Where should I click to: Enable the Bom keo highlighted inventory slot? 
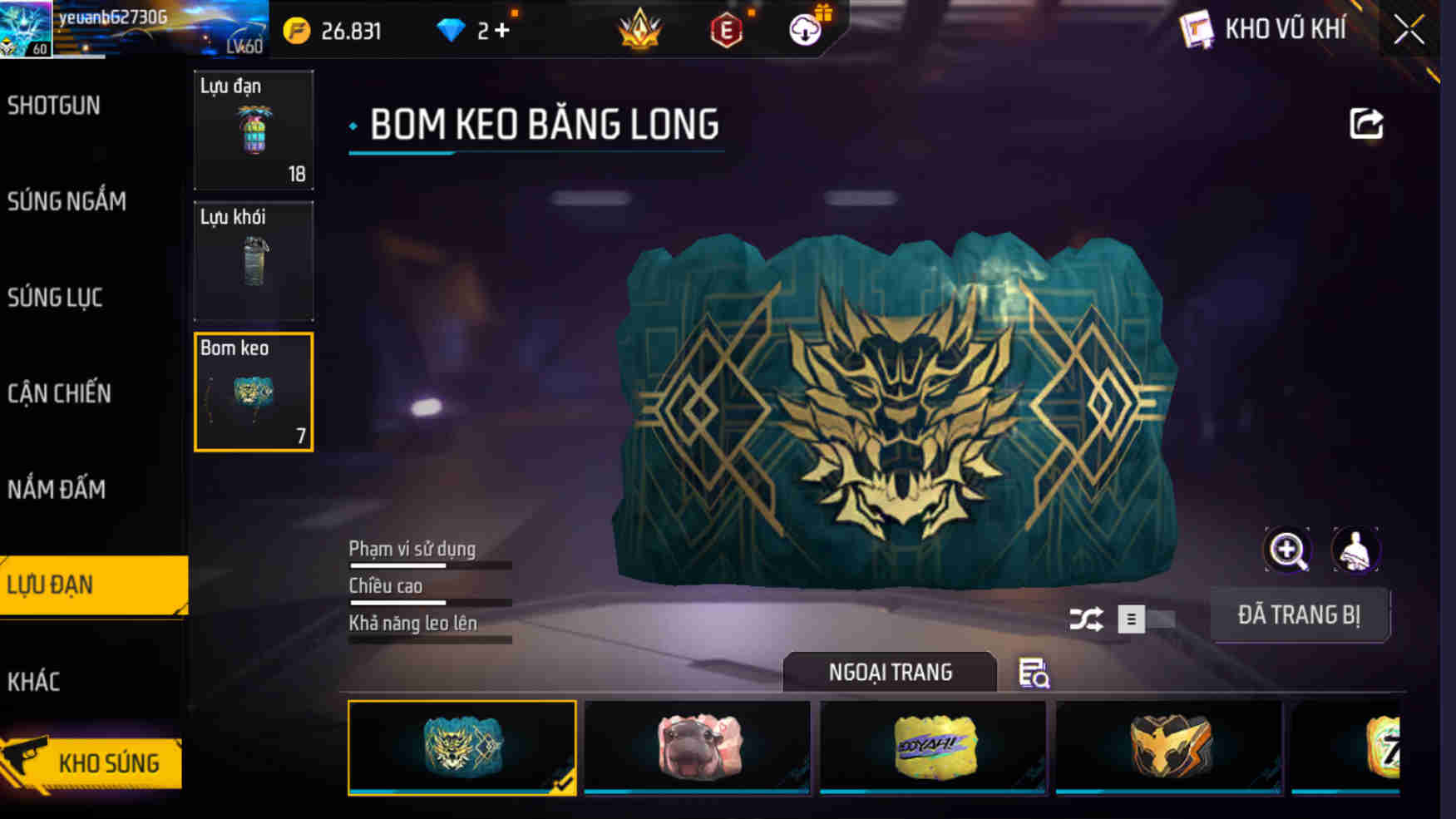pyautogui.click(x=254, y=391)
